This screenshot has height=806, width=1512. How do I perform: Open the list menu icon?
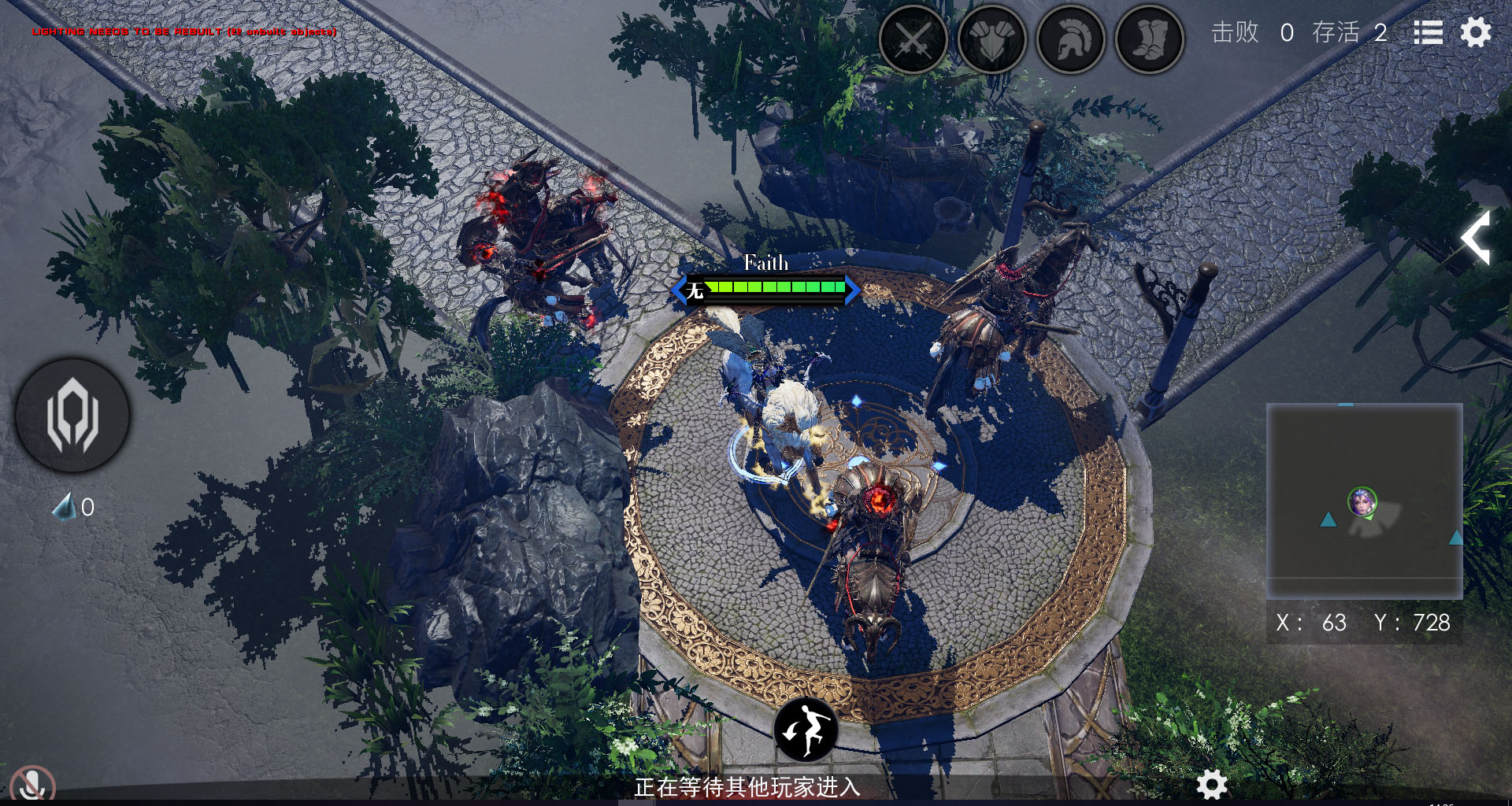coord(1428,33)
